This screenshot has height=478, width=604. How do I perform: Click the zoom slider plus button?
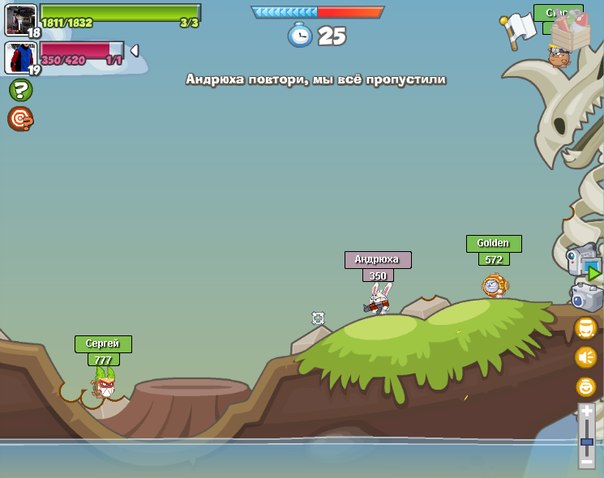click(x=587, y=412)
